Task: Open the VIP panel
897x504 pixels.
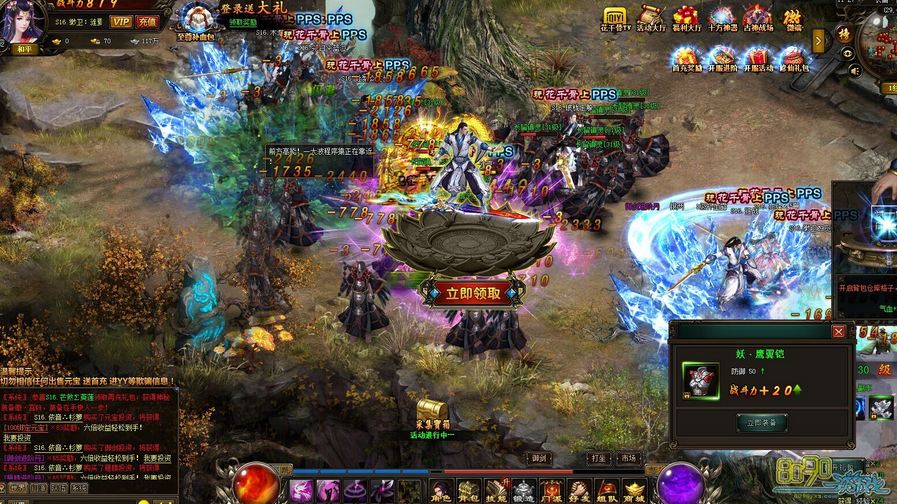Action: pyautogui.click(x=122, y=21)
